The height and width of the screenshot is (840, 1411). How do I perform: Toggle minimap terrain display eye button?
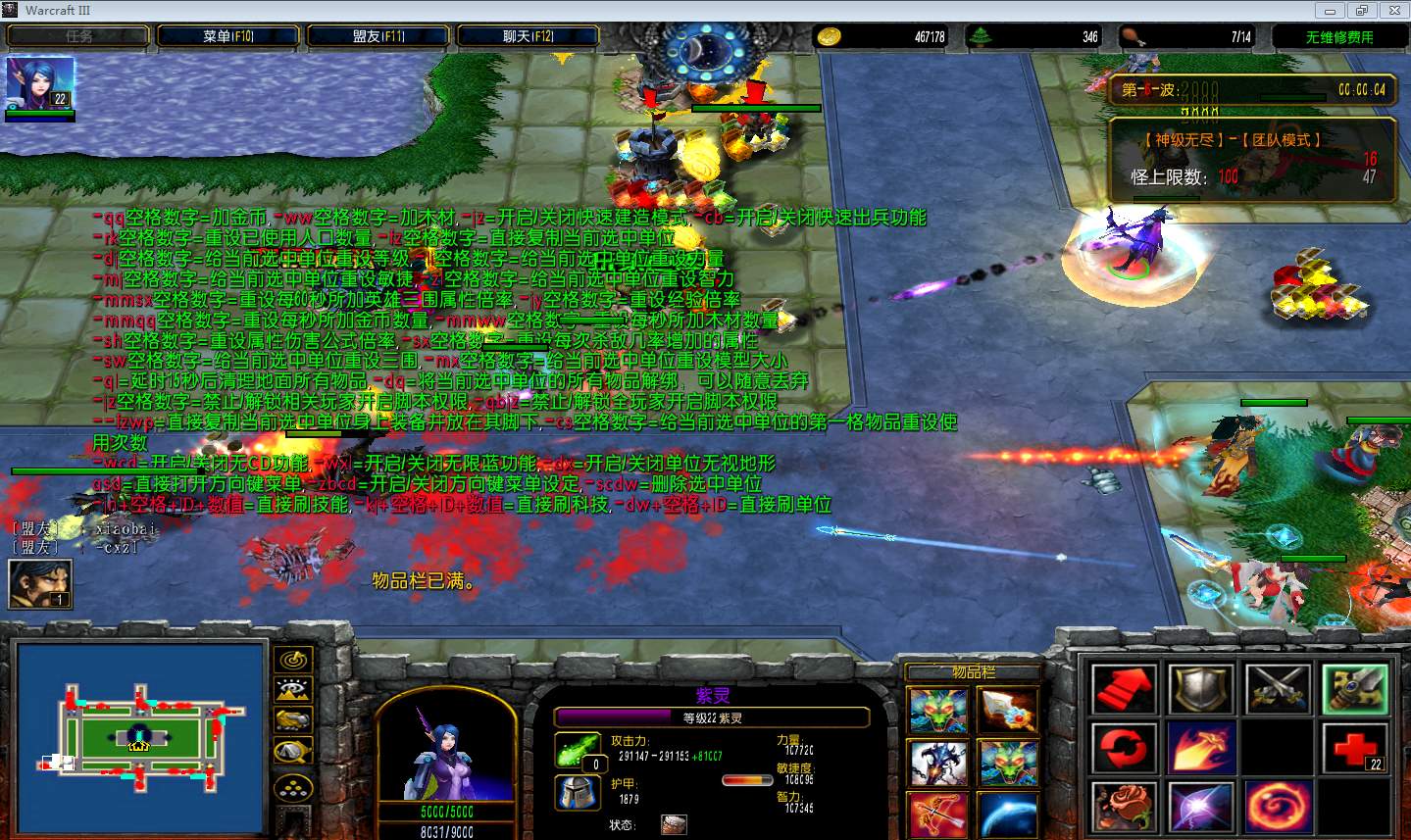click(x=293, y=690)
